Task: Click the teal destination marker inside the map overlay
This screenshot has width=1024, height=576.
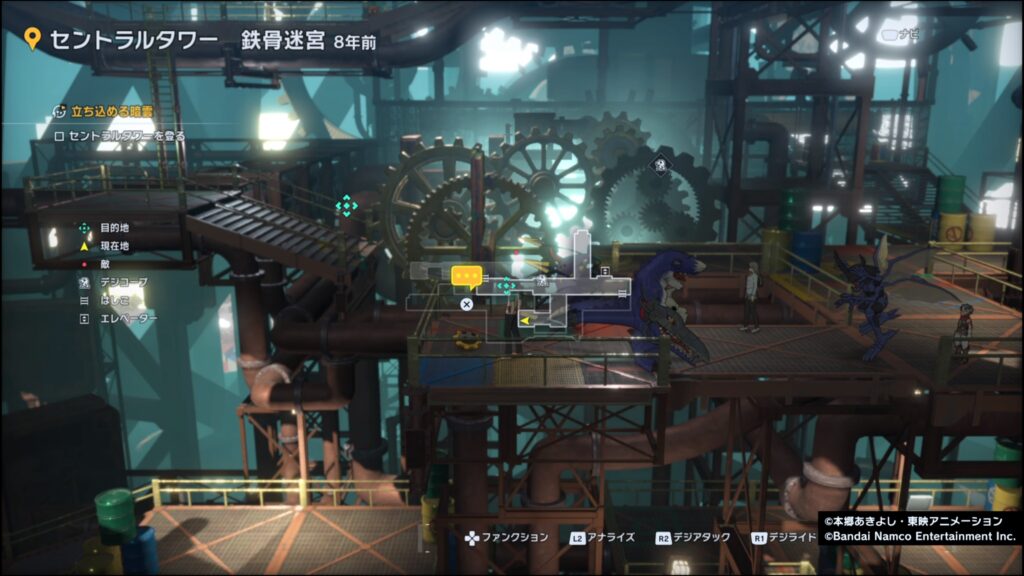Action: (506, 286)
